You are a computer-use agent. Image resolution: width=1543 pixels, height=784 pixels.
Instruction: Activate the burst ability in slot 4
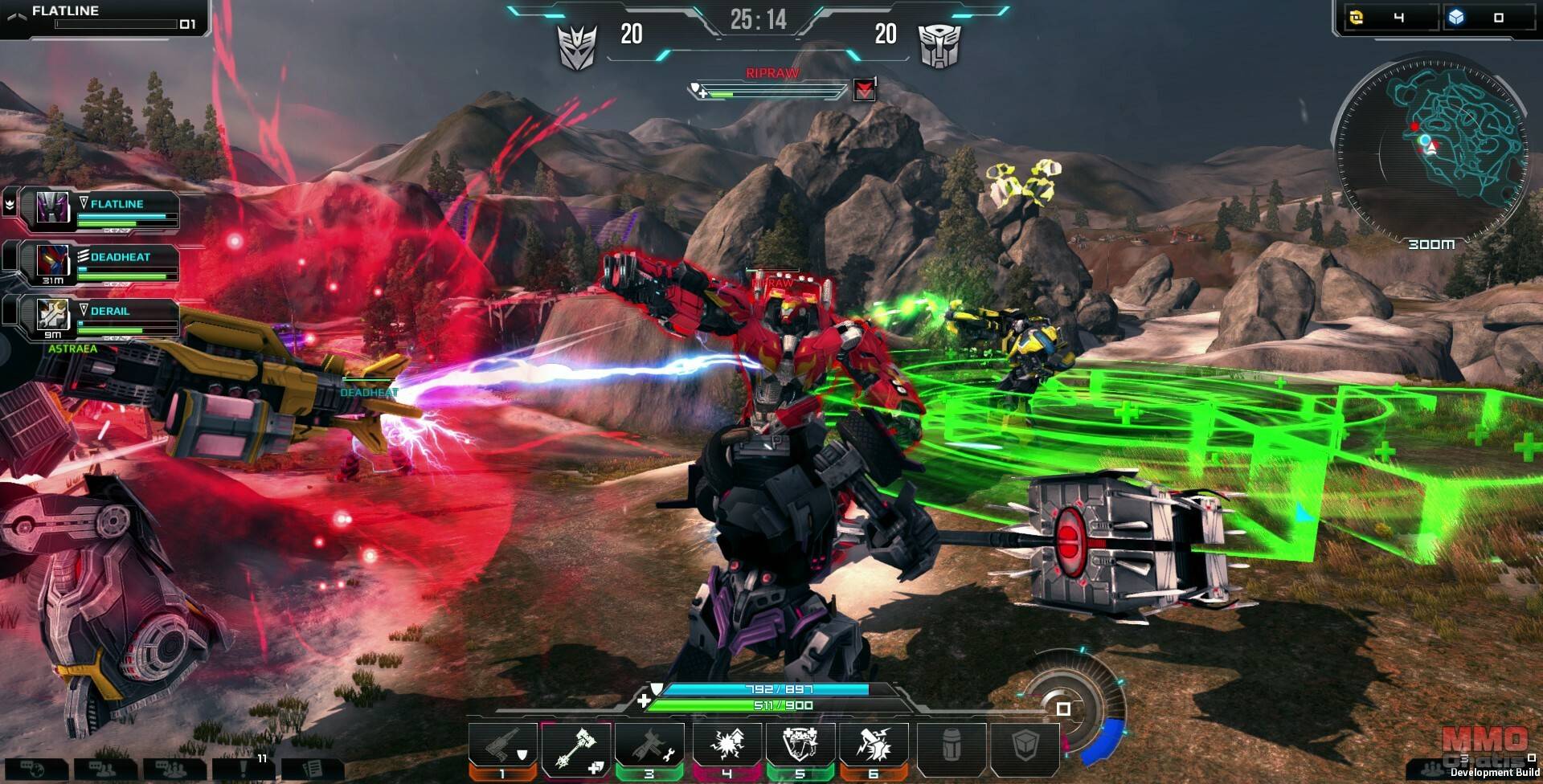point(727,749)
